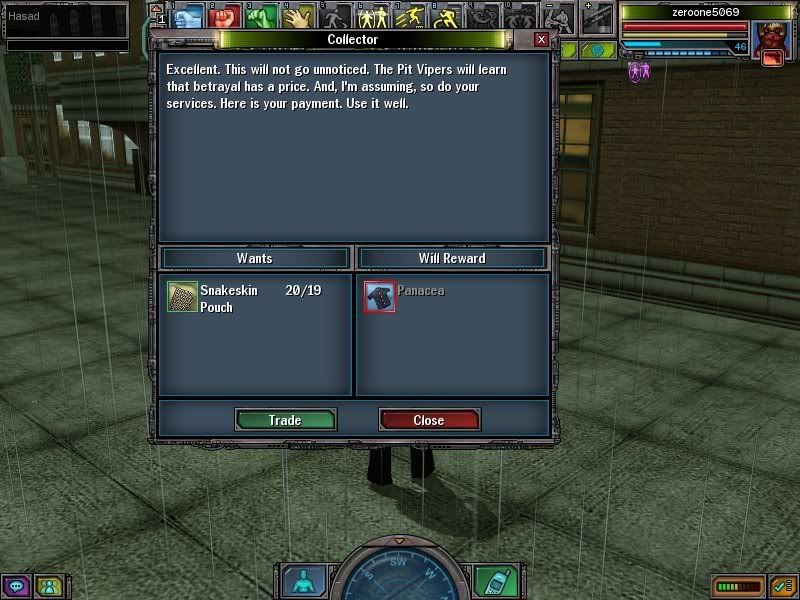The height and width of the screenshot is (600, 800).
Task: Use the yellow open hand skill
Action: click(x=297, y=15)
